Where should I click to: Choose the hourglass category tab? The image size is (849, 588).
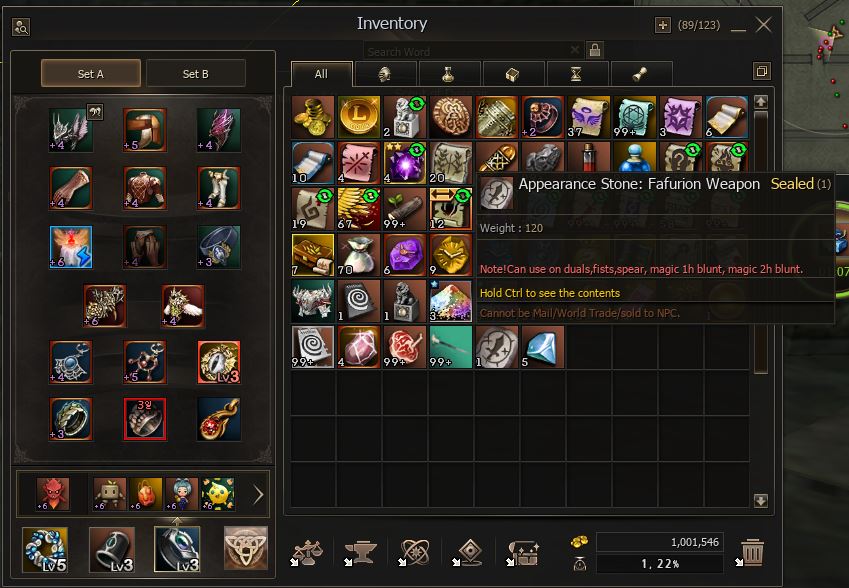(x=576, y=73)
